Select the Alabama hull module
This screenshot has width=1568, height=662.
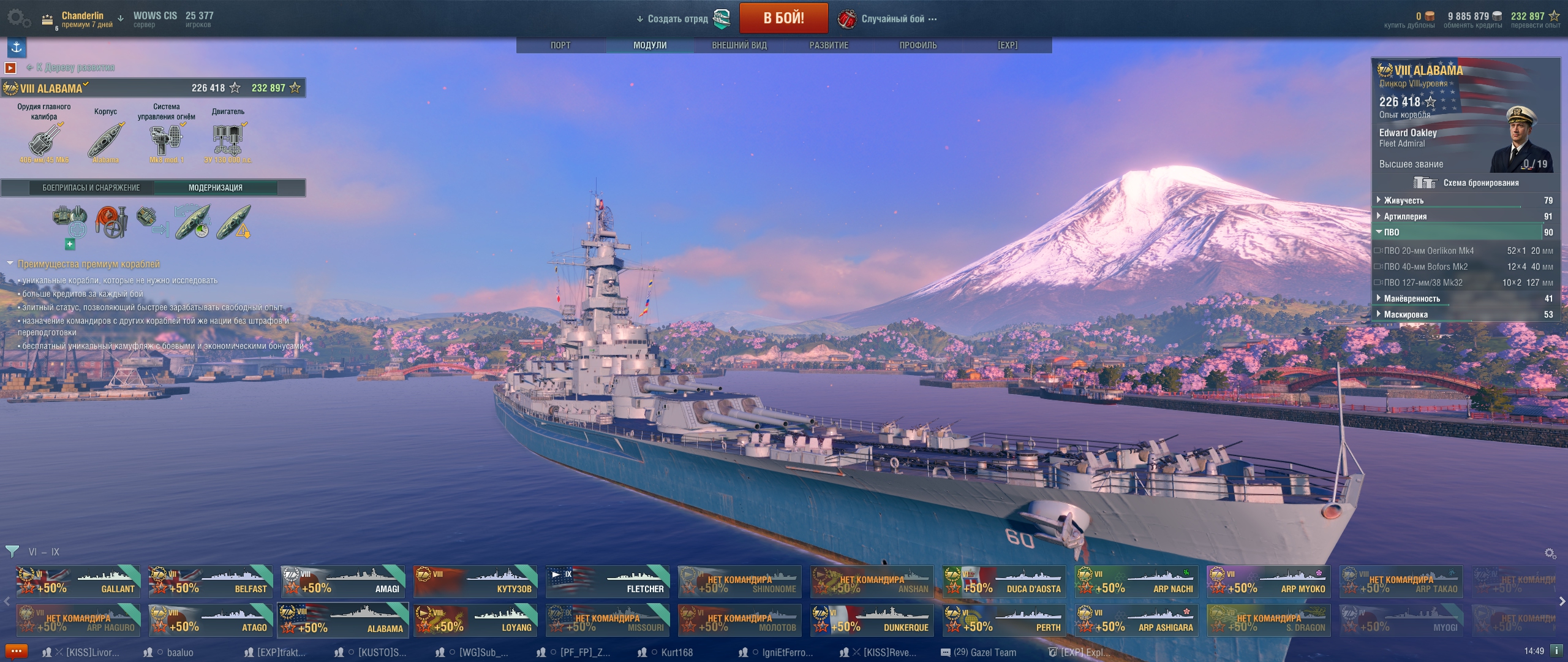106,140
